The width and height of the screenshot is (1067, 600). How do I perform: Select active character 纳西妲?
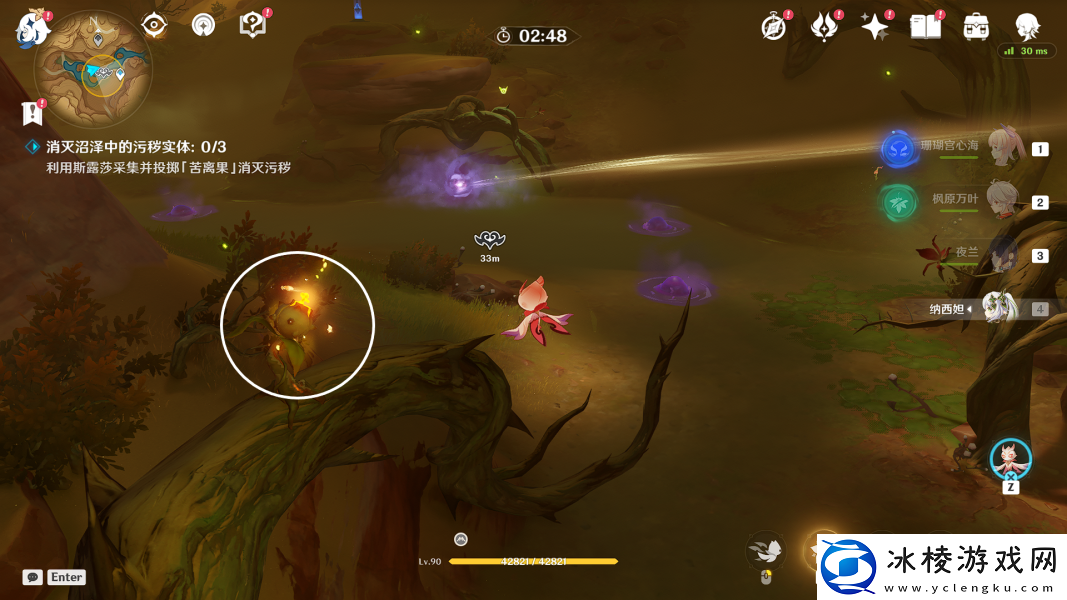998,308
